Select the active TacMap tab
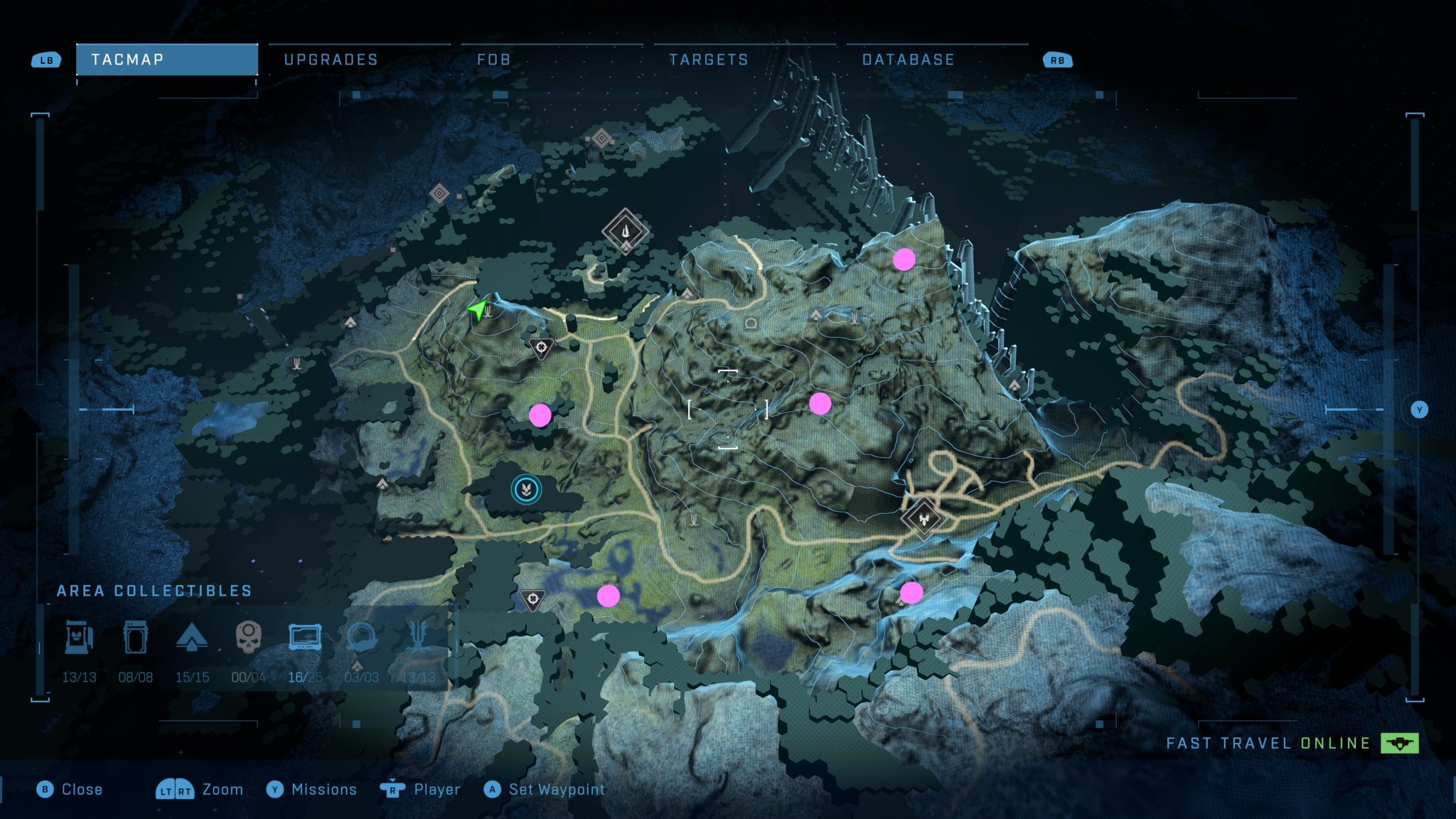Viewport: 1456px width, 819px height. (166, 60)
